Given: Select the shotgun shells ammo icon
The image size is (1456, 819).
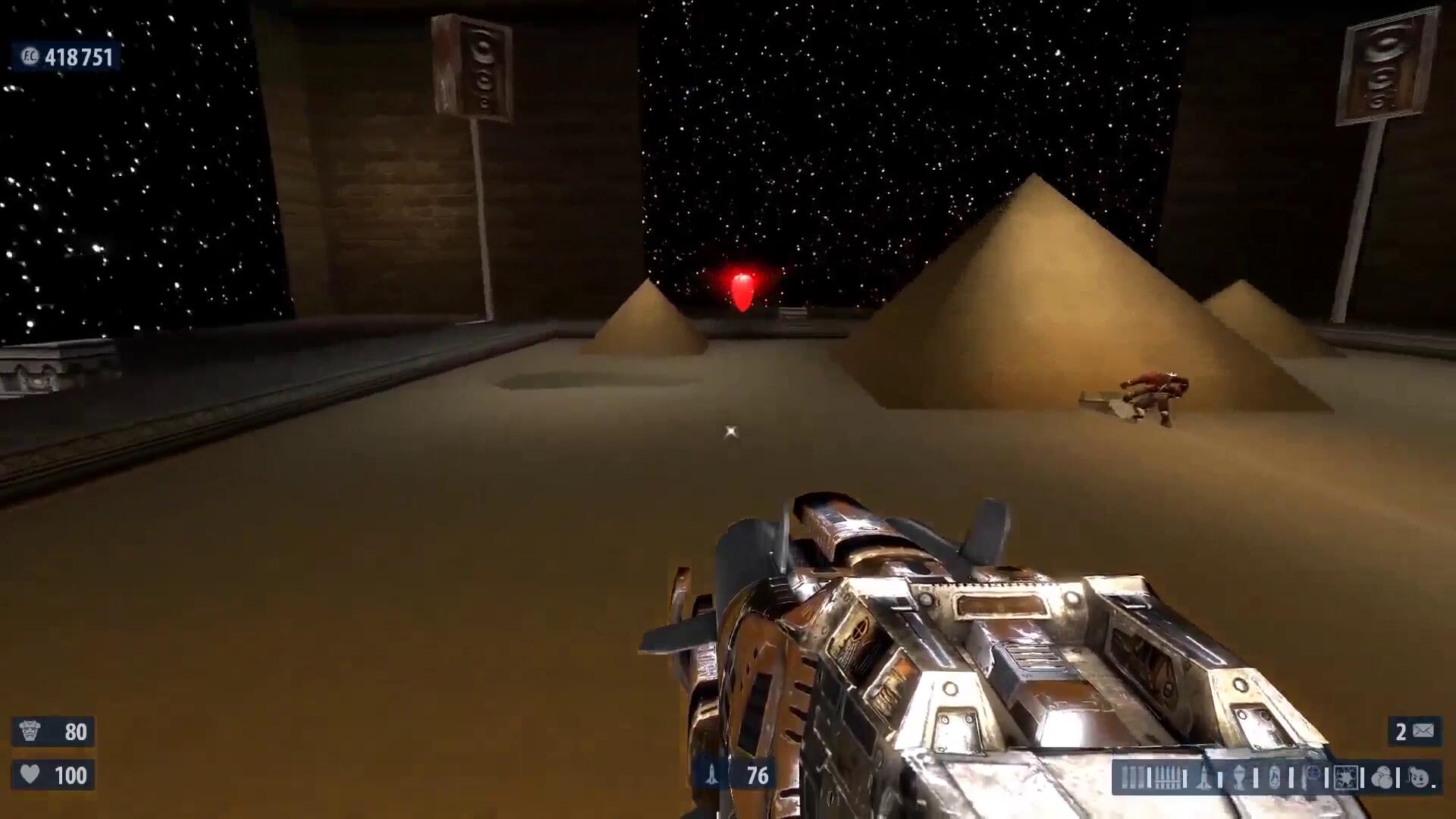Looking at the screenshot, I should pyautogui.click(x=1132, y=778).
